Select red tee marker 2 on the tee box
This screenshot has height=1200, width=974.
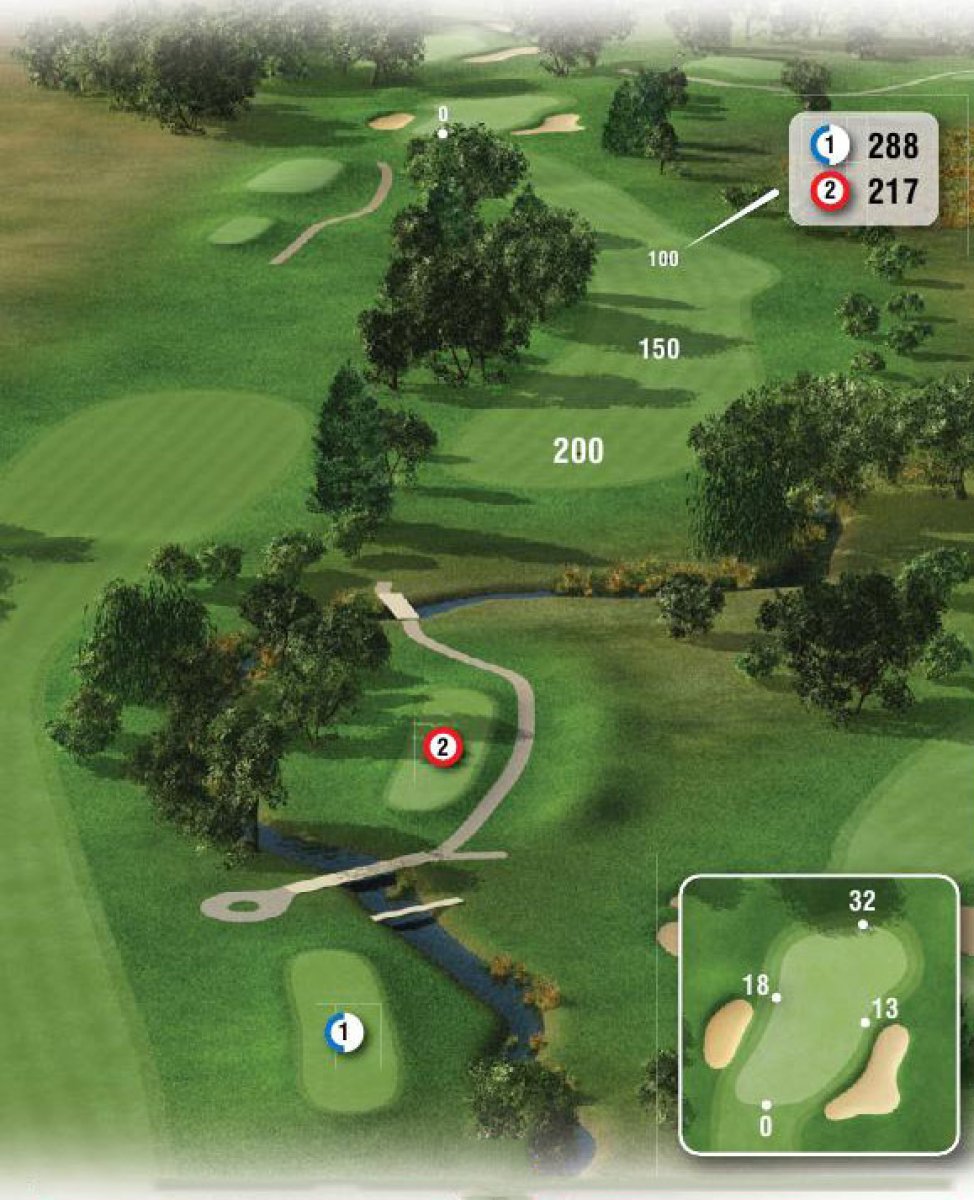point(442,746)
